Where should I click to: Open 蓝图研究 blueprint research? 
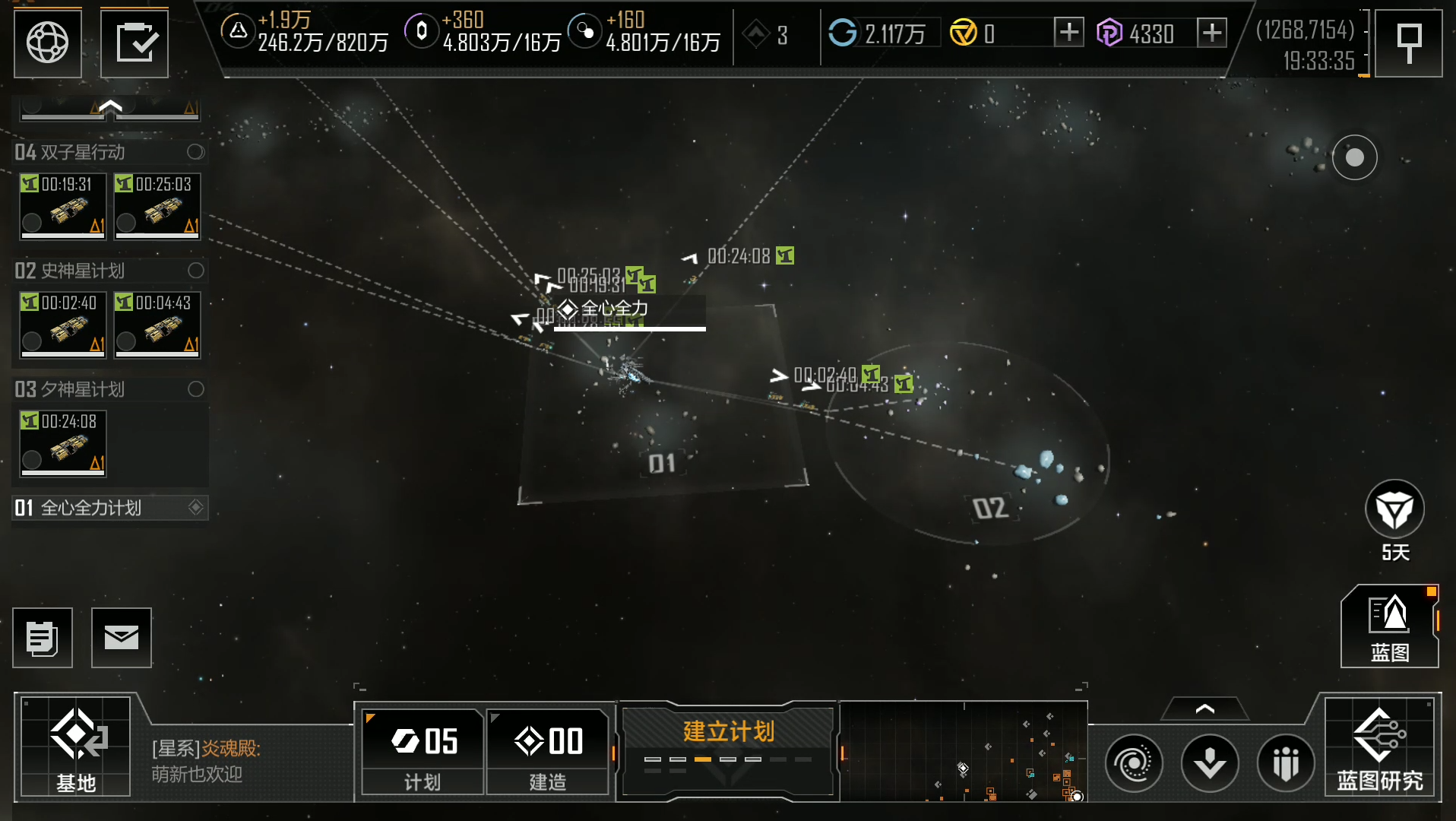1379,748
